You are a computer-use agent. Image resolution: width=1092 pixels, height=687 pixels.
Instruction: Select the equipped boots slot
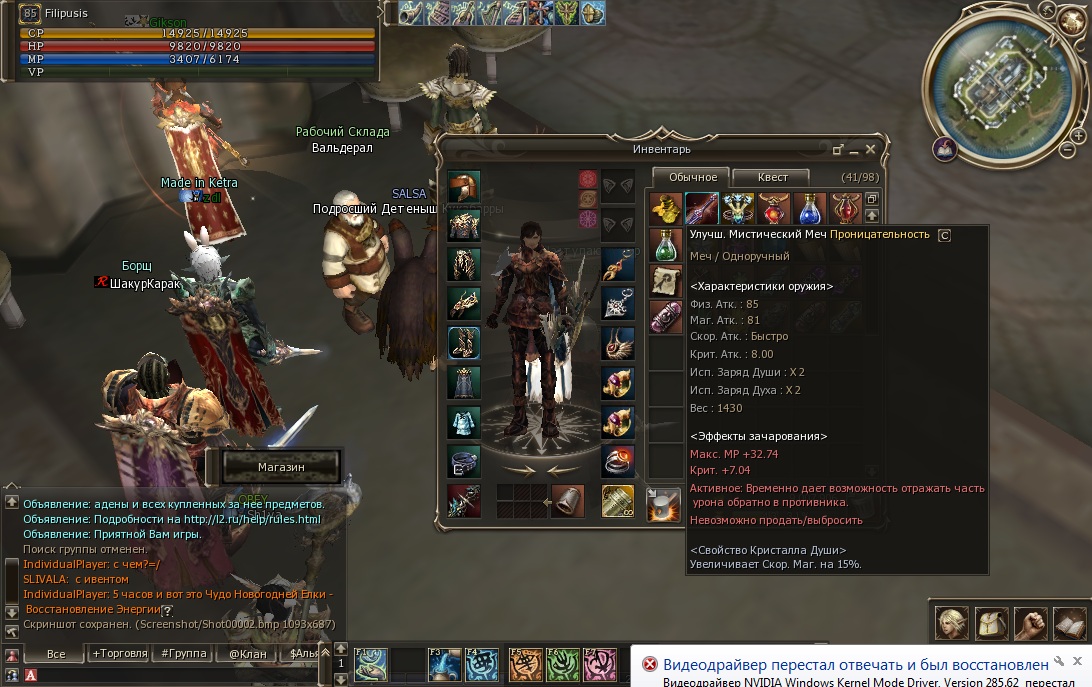[x=464, y=342]
